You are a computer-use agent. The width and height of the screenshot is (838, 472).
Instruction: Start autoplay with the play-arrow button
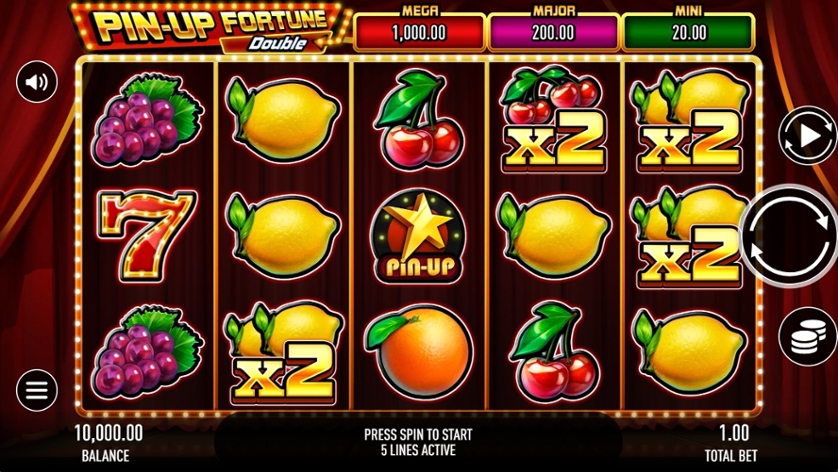801,133
